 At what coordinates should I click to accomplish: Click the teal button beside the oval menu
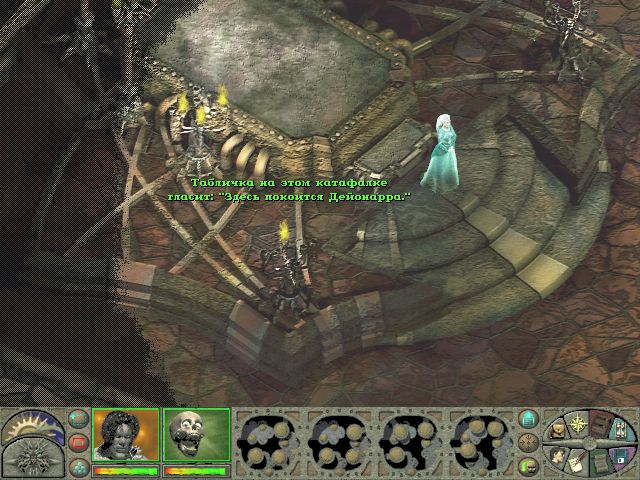coord(530,419)
